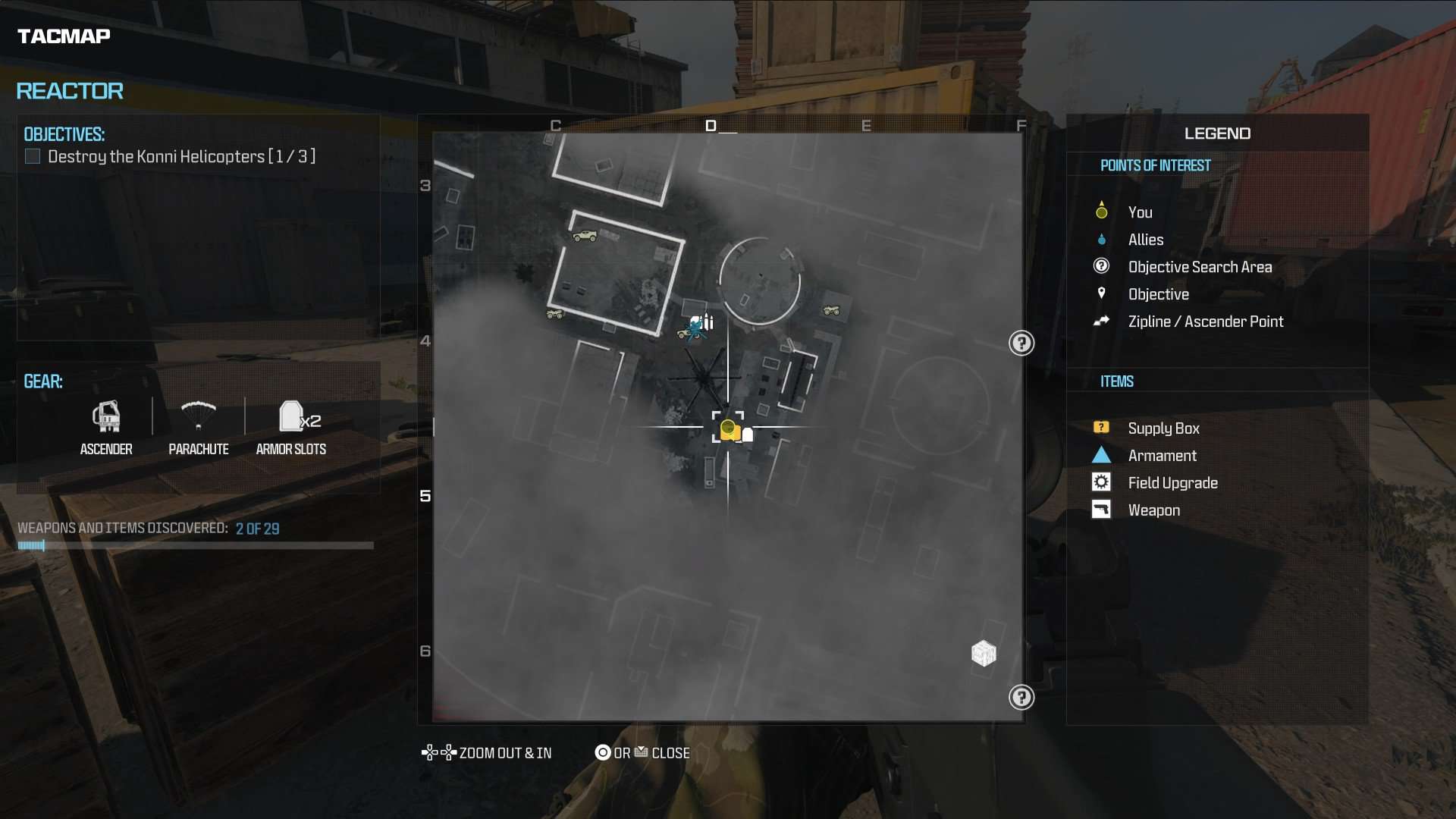Select the player position marker on the map

pyautogui.click(x=730, y=428)
